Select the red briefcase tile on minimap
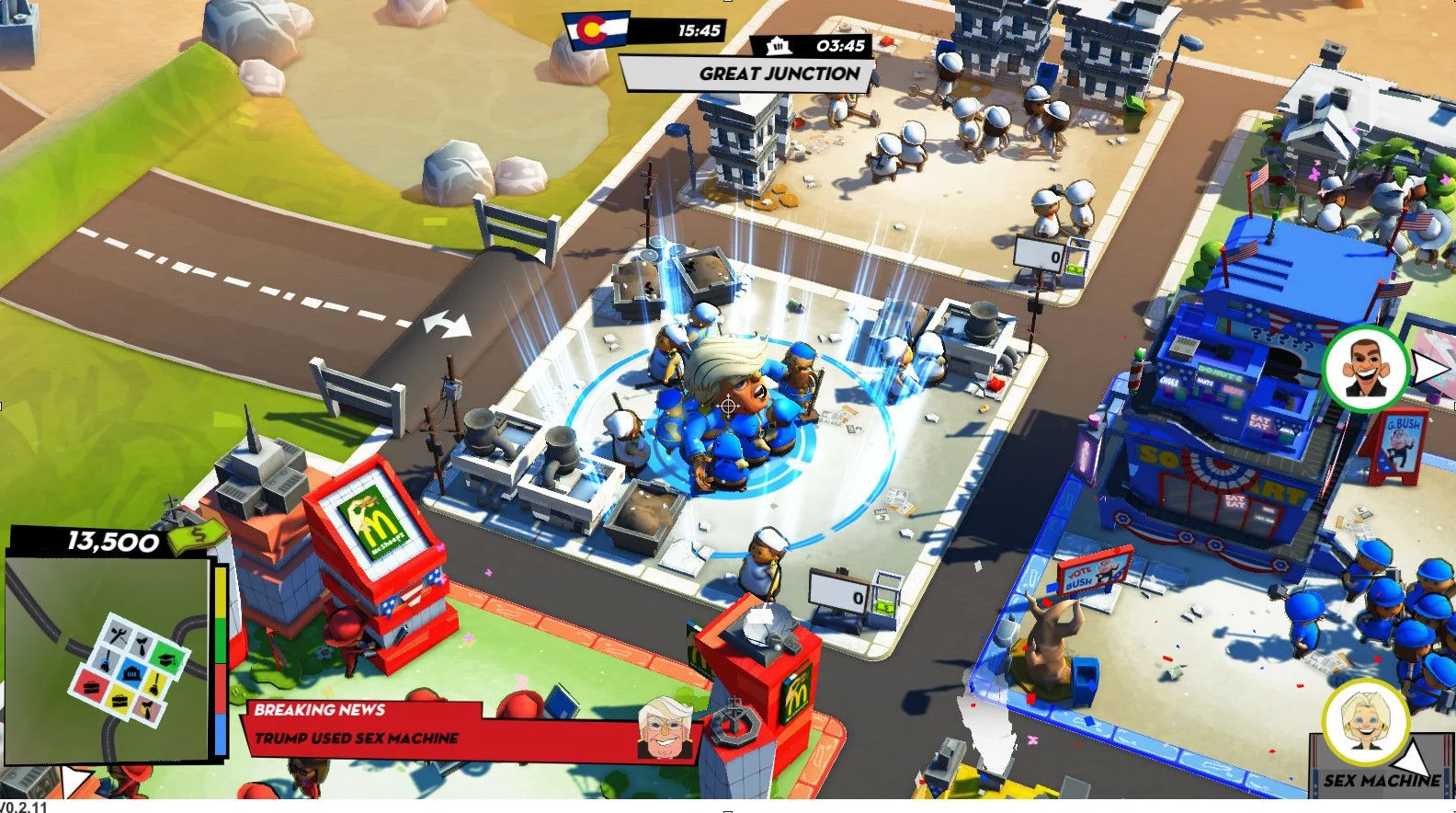1456x813 pixels. [89, 683]
